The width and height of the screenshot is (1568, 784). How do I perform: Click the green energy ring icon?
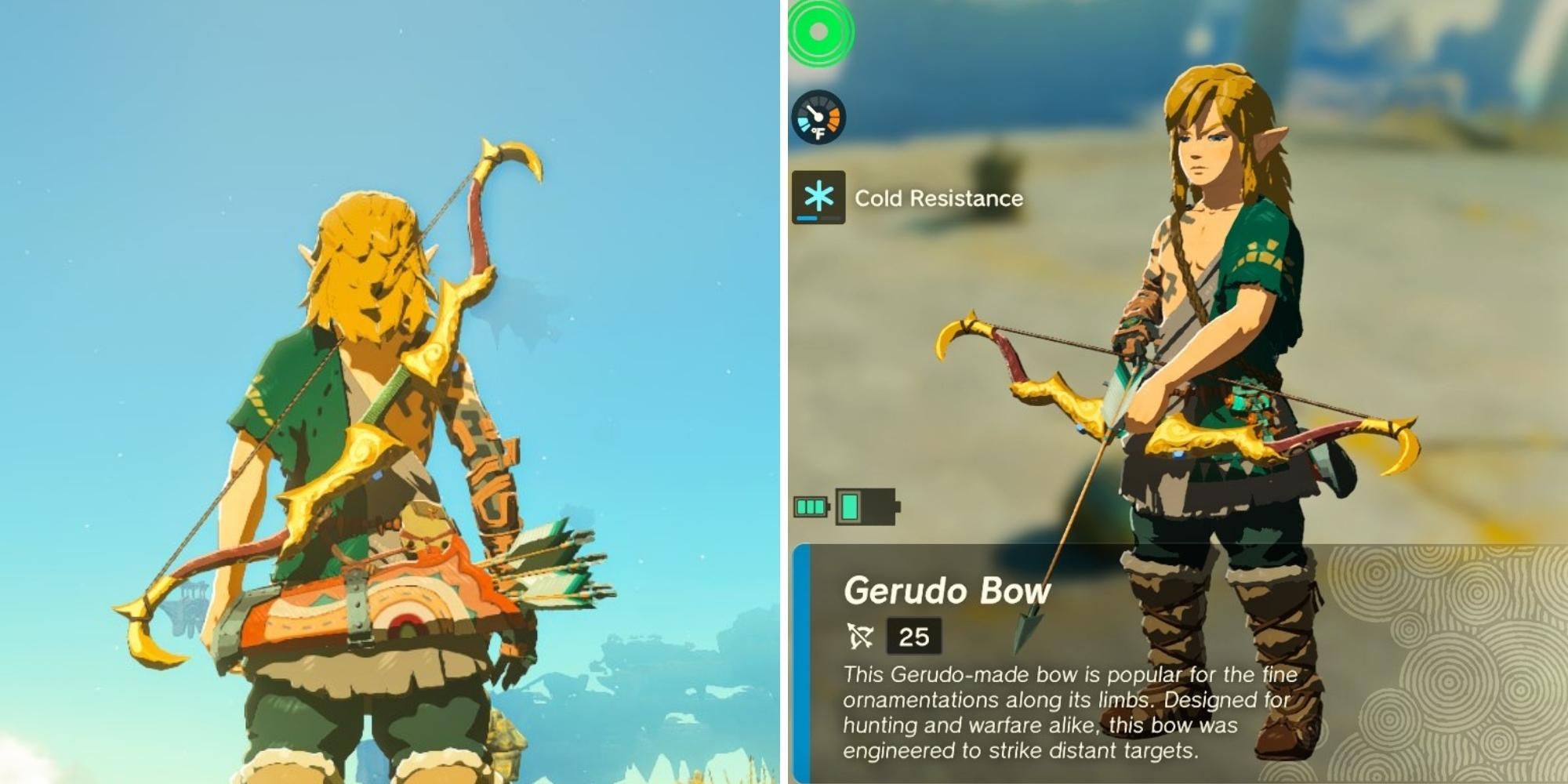point(821,35)
